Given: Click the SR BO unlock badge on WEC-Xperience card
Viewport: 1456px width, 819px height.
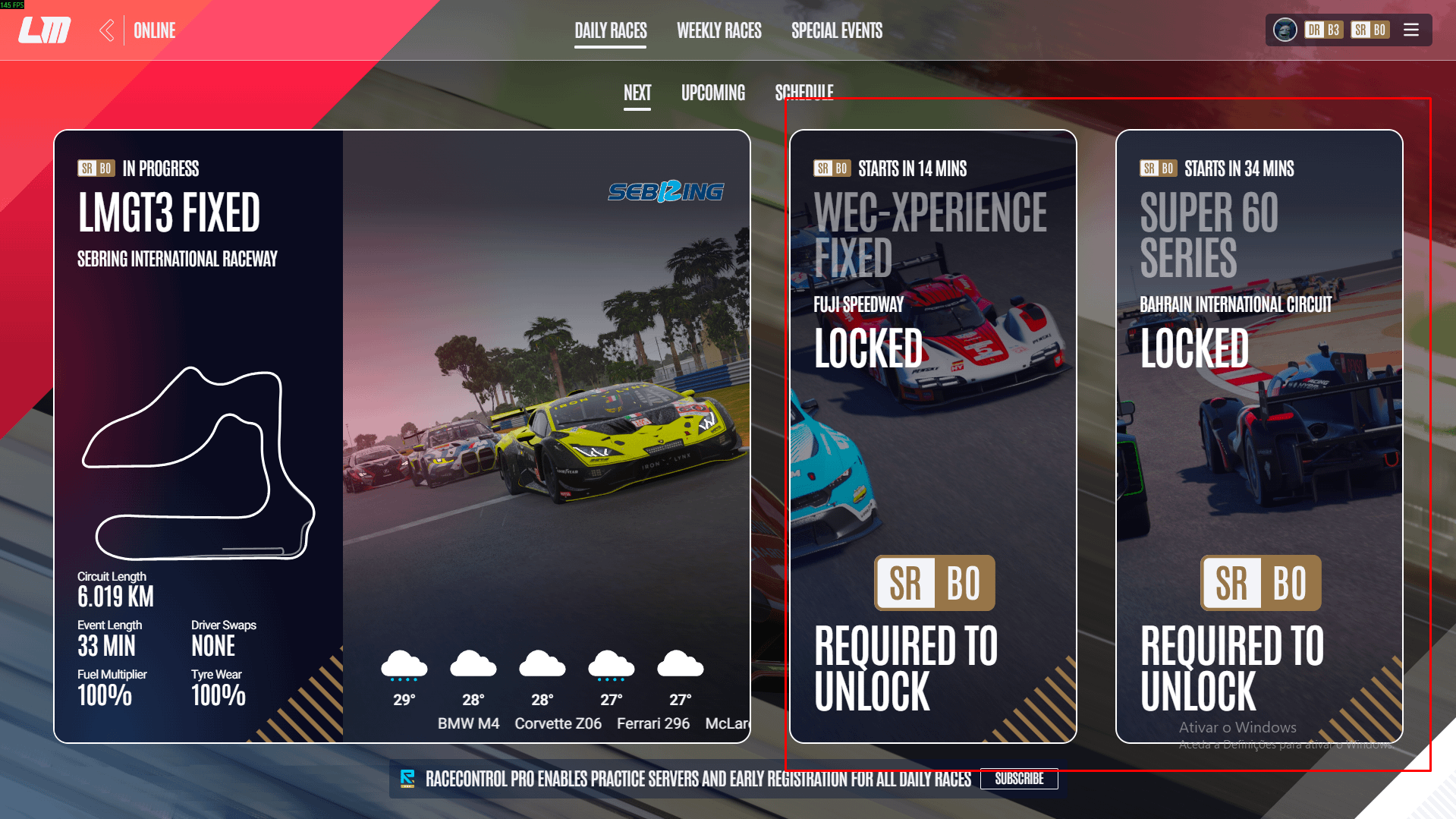Looking at the screenshot, I should coord(933,583).
